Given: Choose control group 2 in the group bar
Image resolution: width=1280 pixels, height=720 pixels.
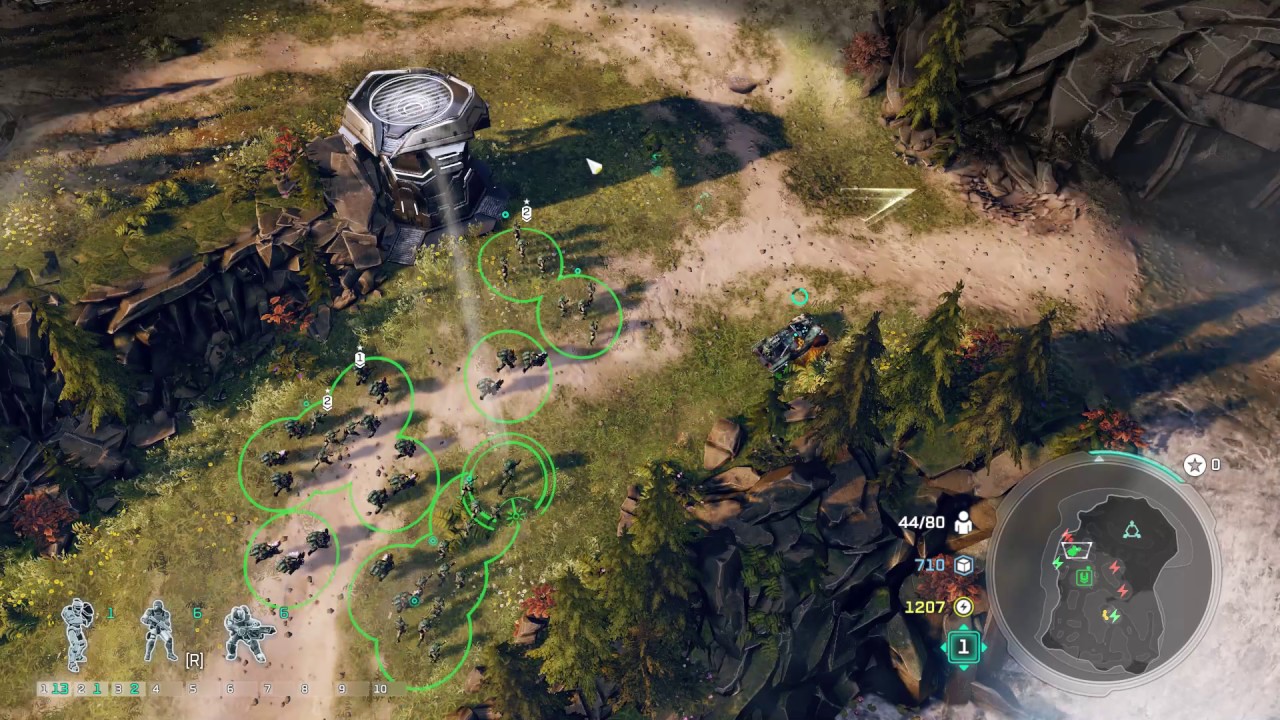Looking at the screenshot, I should [92, 689].
